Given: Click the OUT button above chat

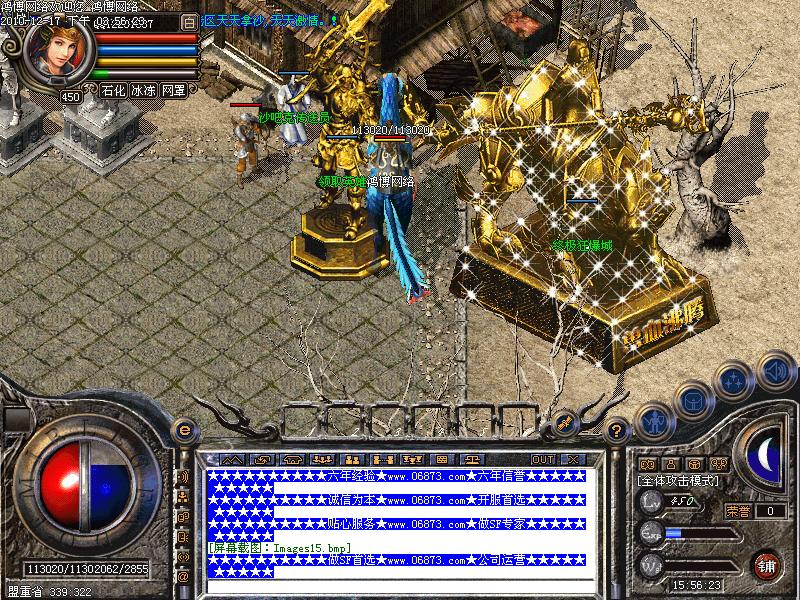Looking at the screenshot, I should tap(542, 459).
